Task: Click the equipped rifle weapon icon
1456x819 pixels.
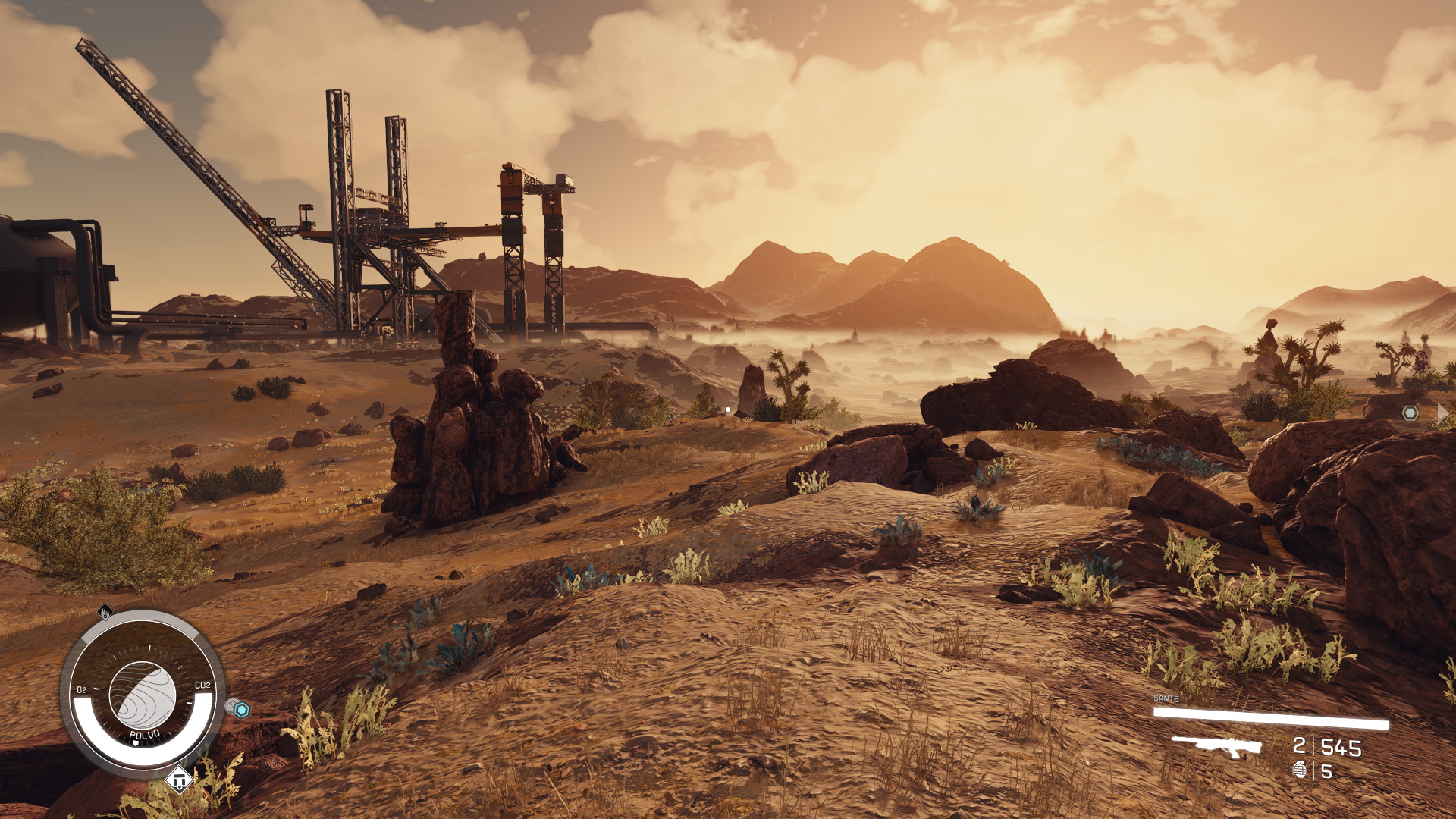Action: (x=1216, y=745)
